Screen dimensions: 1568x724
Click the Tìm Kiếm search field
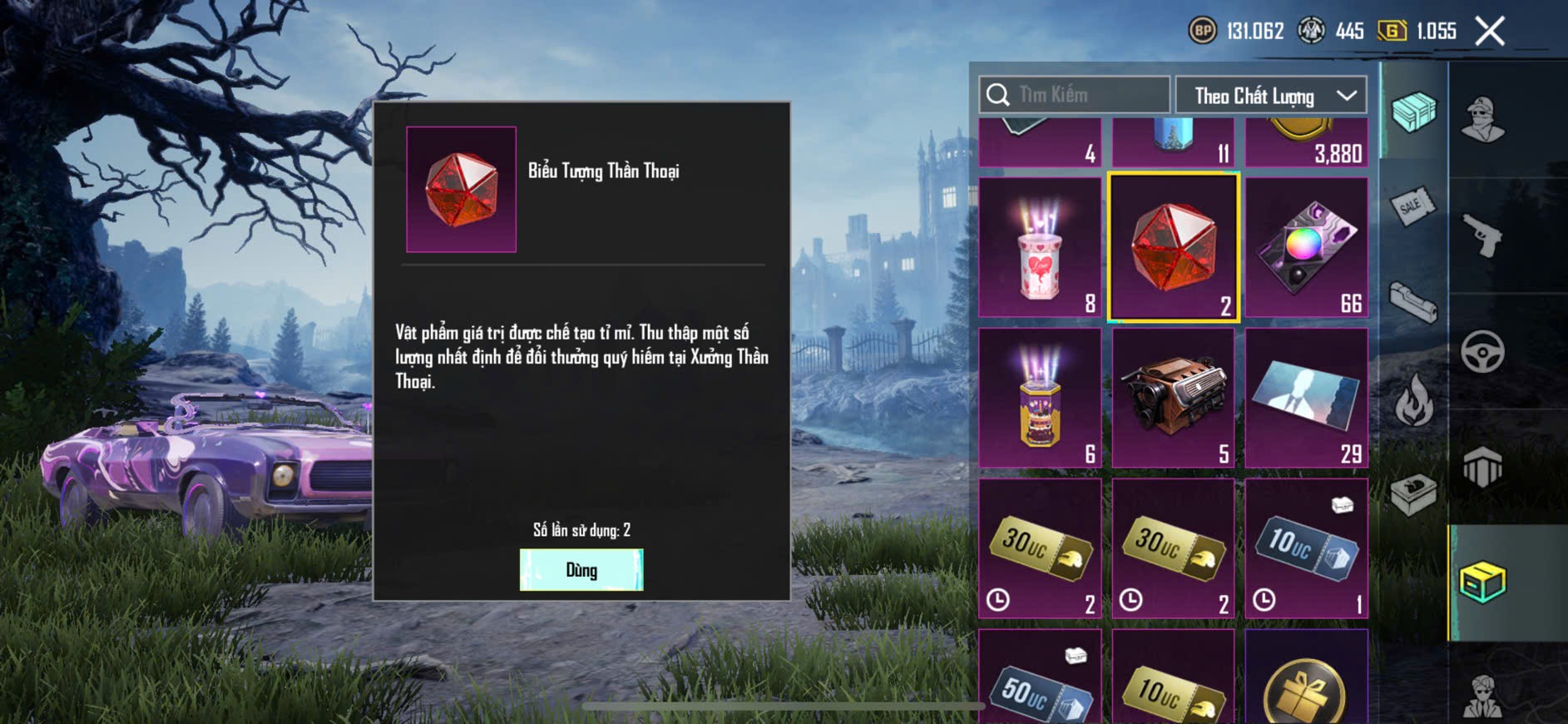tap(1075, 95)
